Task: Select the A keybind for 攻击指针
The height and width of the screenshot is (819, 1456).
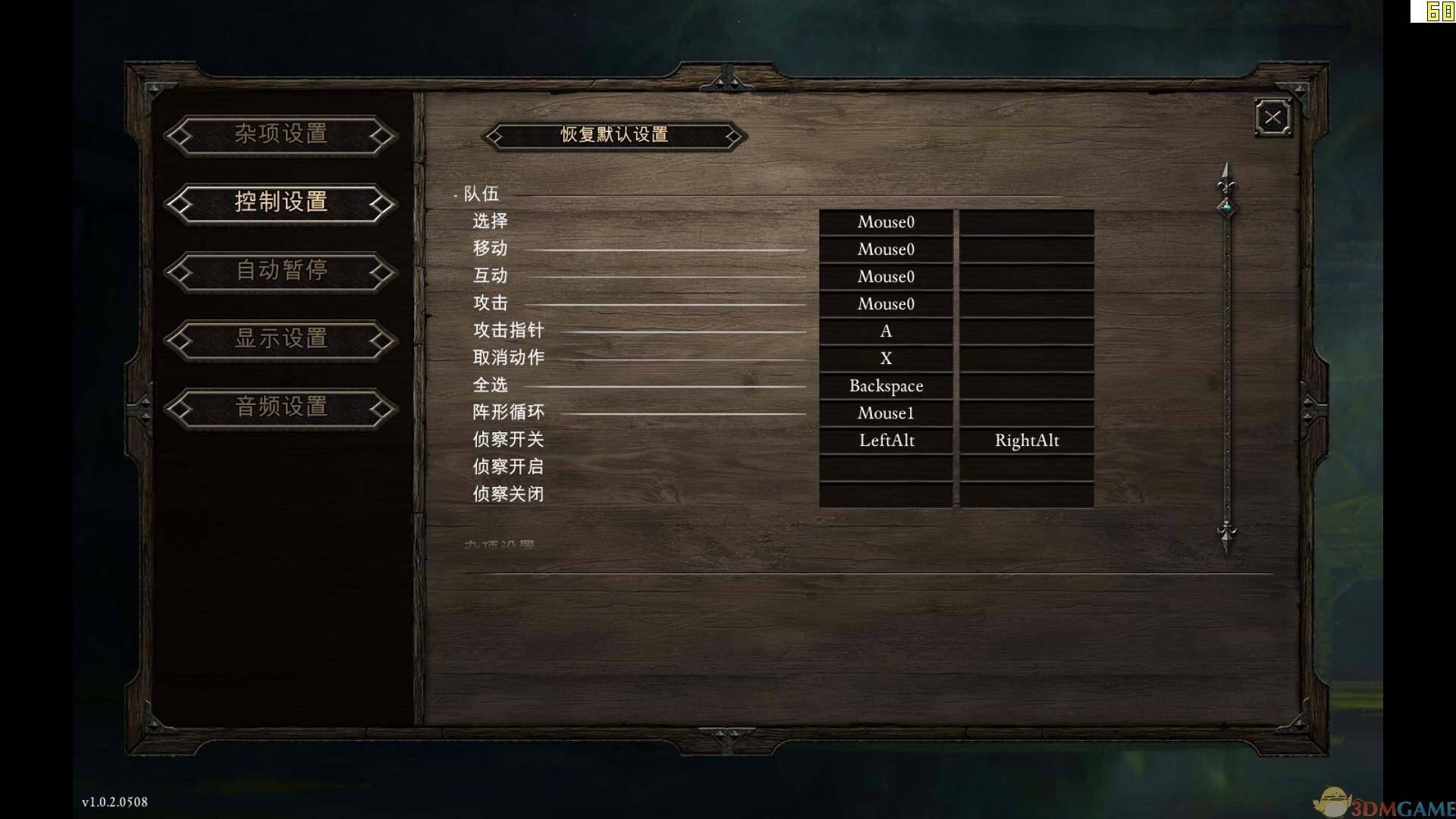Action: (x=886, y=331)
